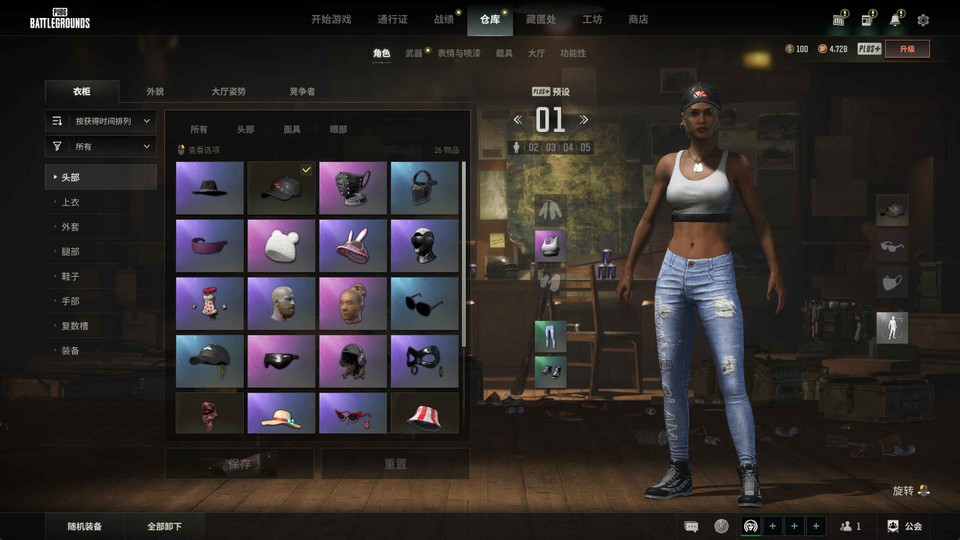Select the black fedora hat item
This screenshot has width=960, height=540.
[x=210, y=188]
